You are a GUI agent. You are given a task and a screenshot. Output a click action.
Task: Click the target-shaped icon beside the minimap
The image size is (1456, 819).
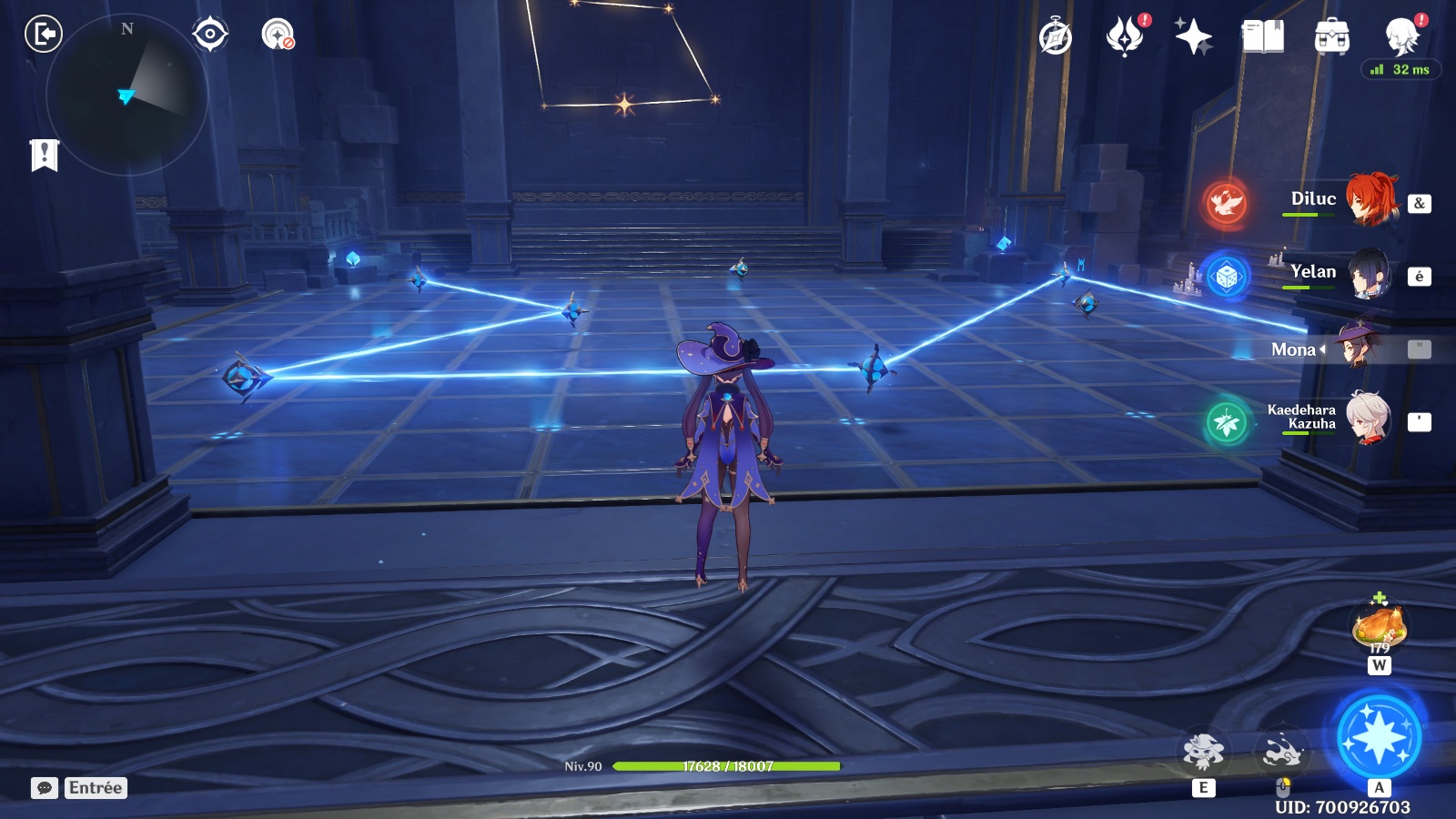[x=209, y=35]
